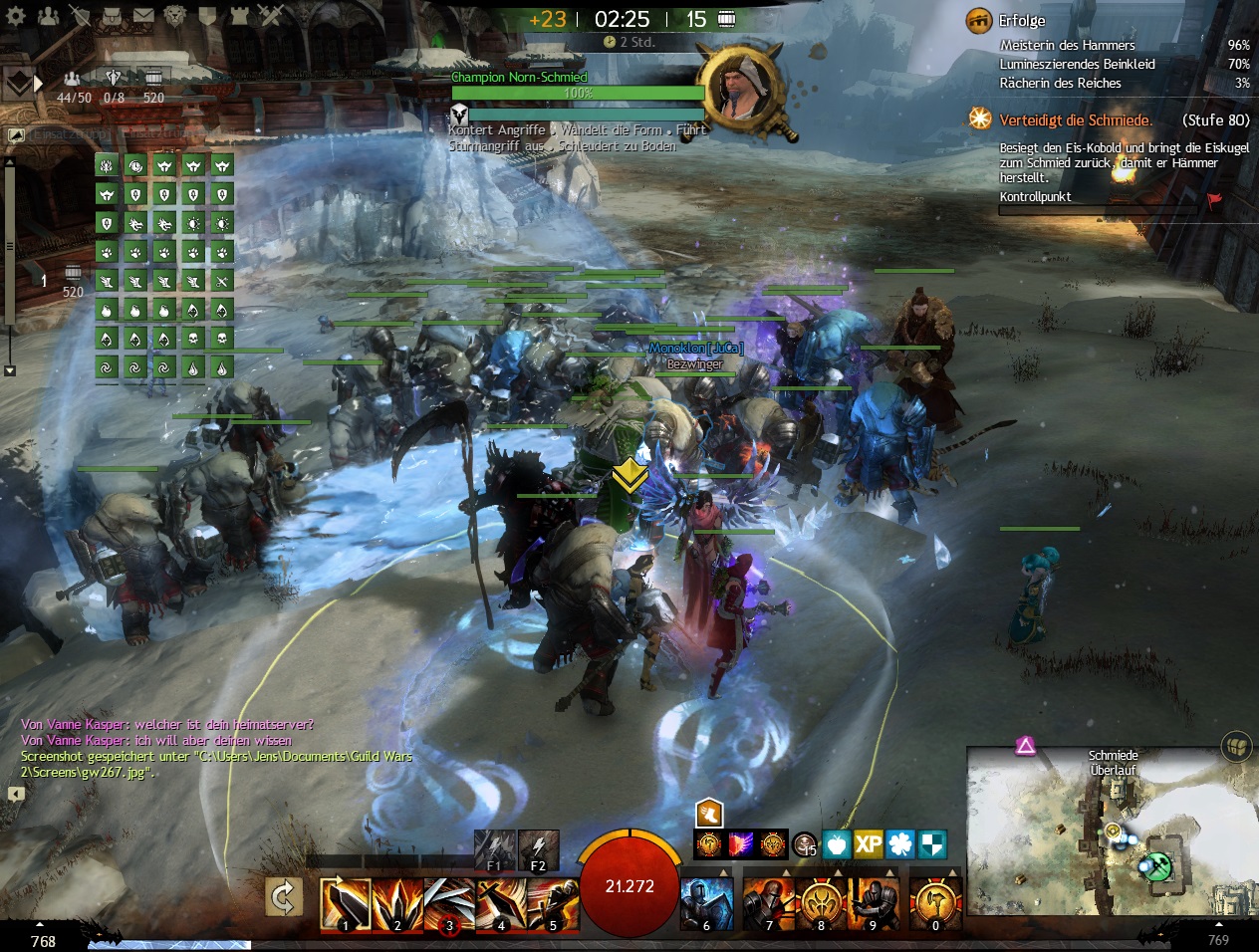
Task: Click the weapon swap arrow button
Action: (x=284, y=898)
